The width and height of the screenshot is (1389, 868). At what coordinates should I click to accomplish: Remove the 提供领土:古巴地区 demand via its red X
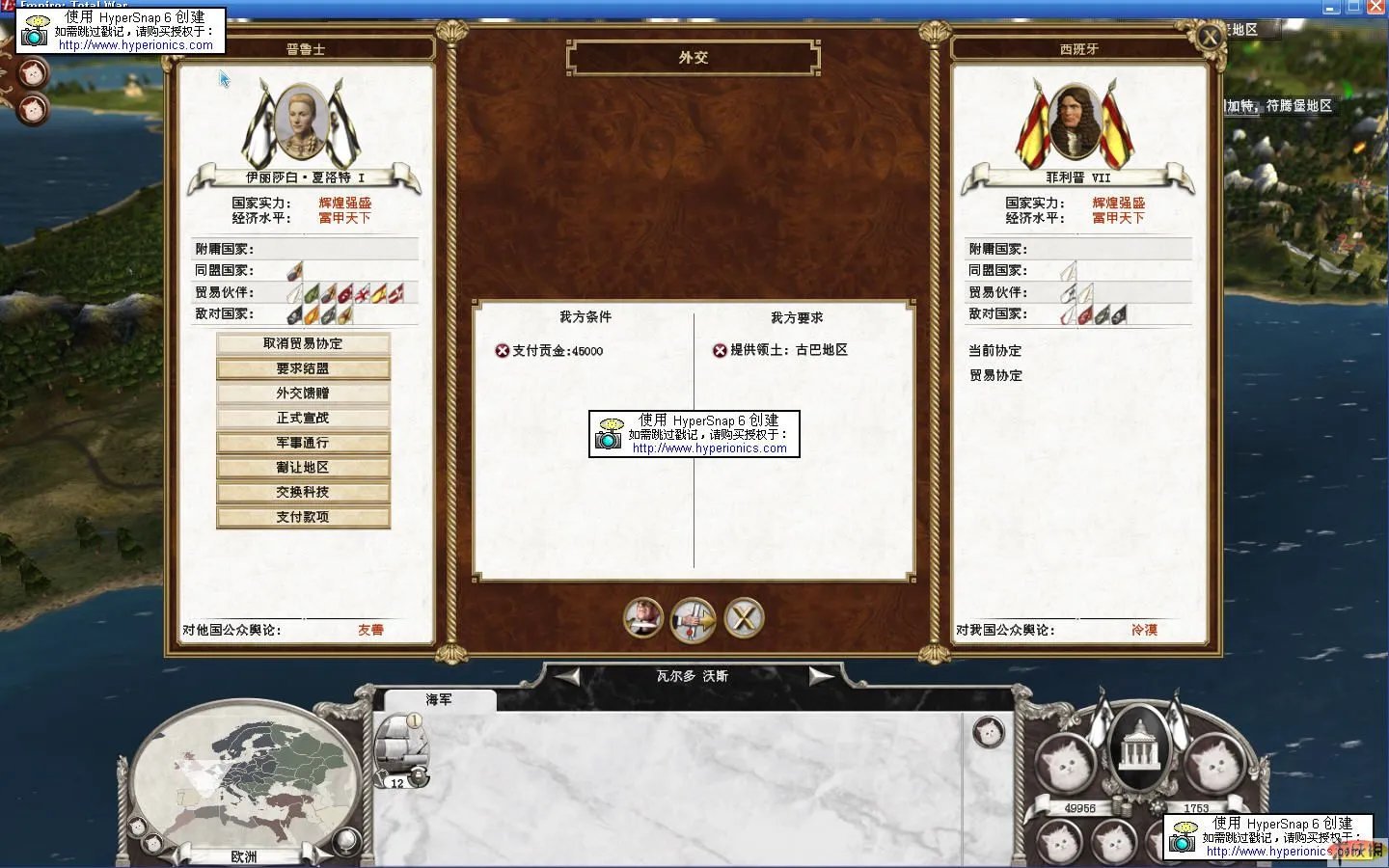[x=720, y=350]
